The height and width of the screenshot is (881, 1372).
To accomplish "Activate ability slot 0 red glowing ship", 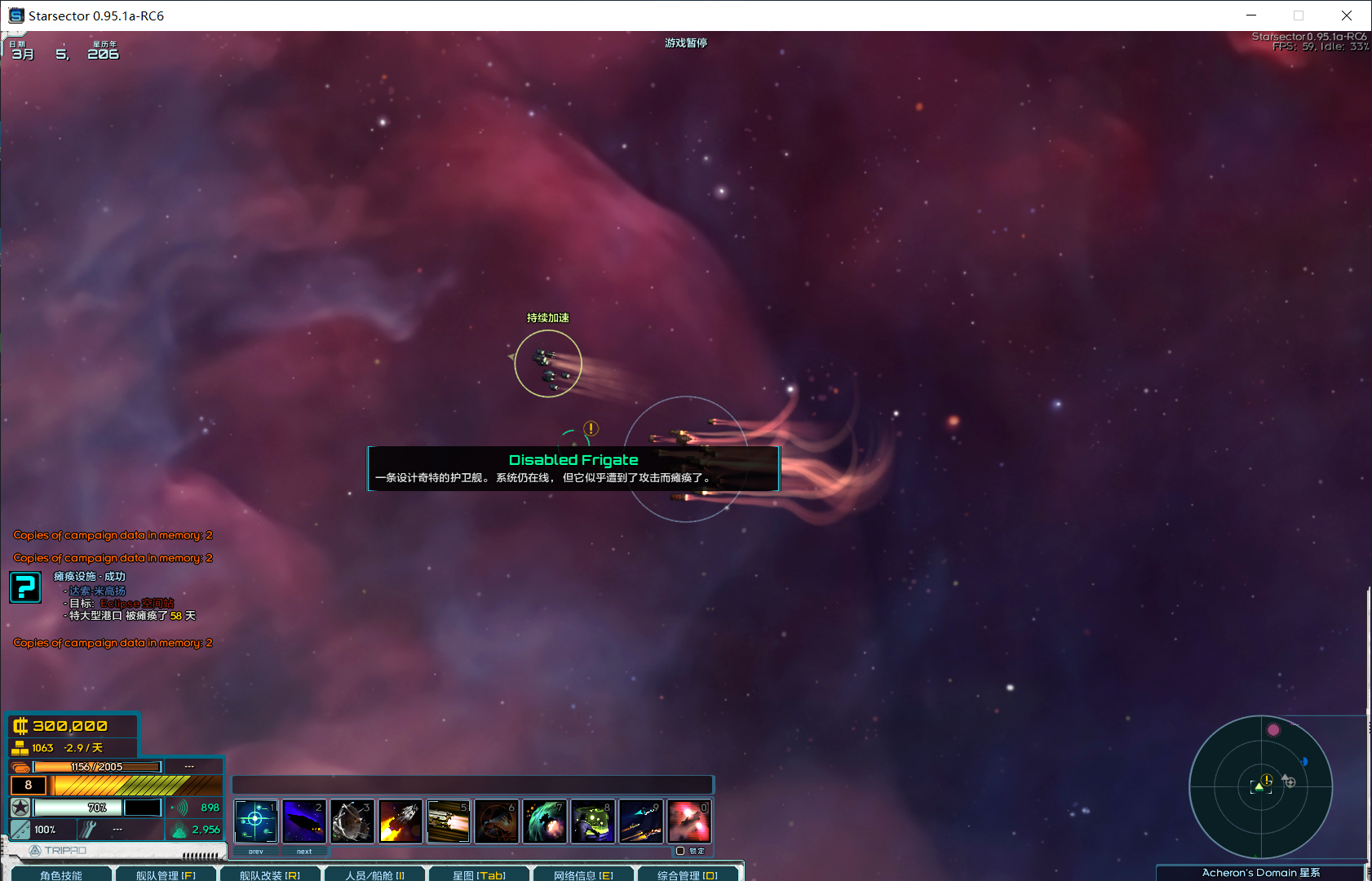I will pyautogui.click(x=688, y=821).
